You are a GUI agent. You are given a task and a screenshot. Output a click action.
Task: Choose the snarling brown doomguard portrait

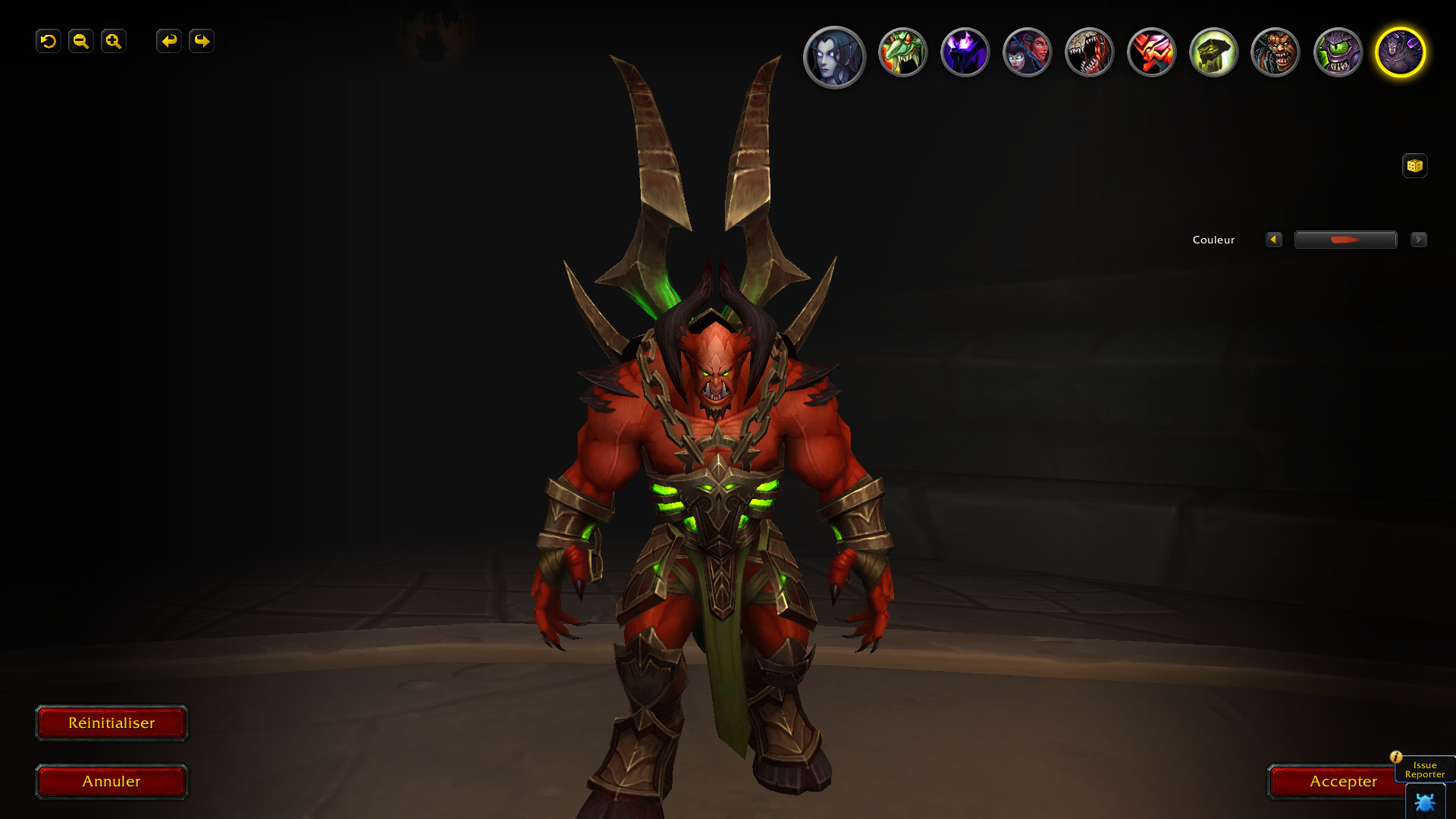tap(1276, 53)
